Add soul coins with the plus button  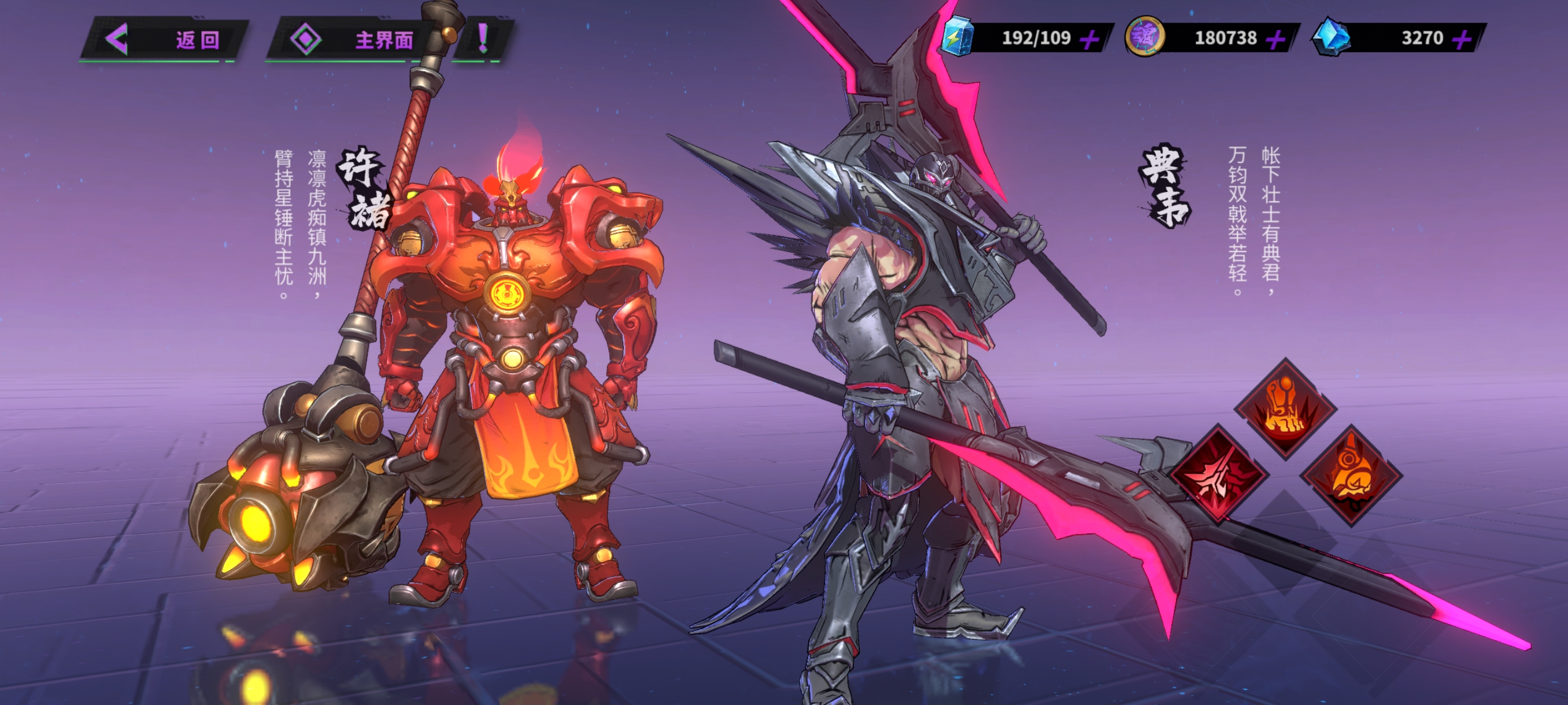pyautogui.click(x=1275, y=39)
